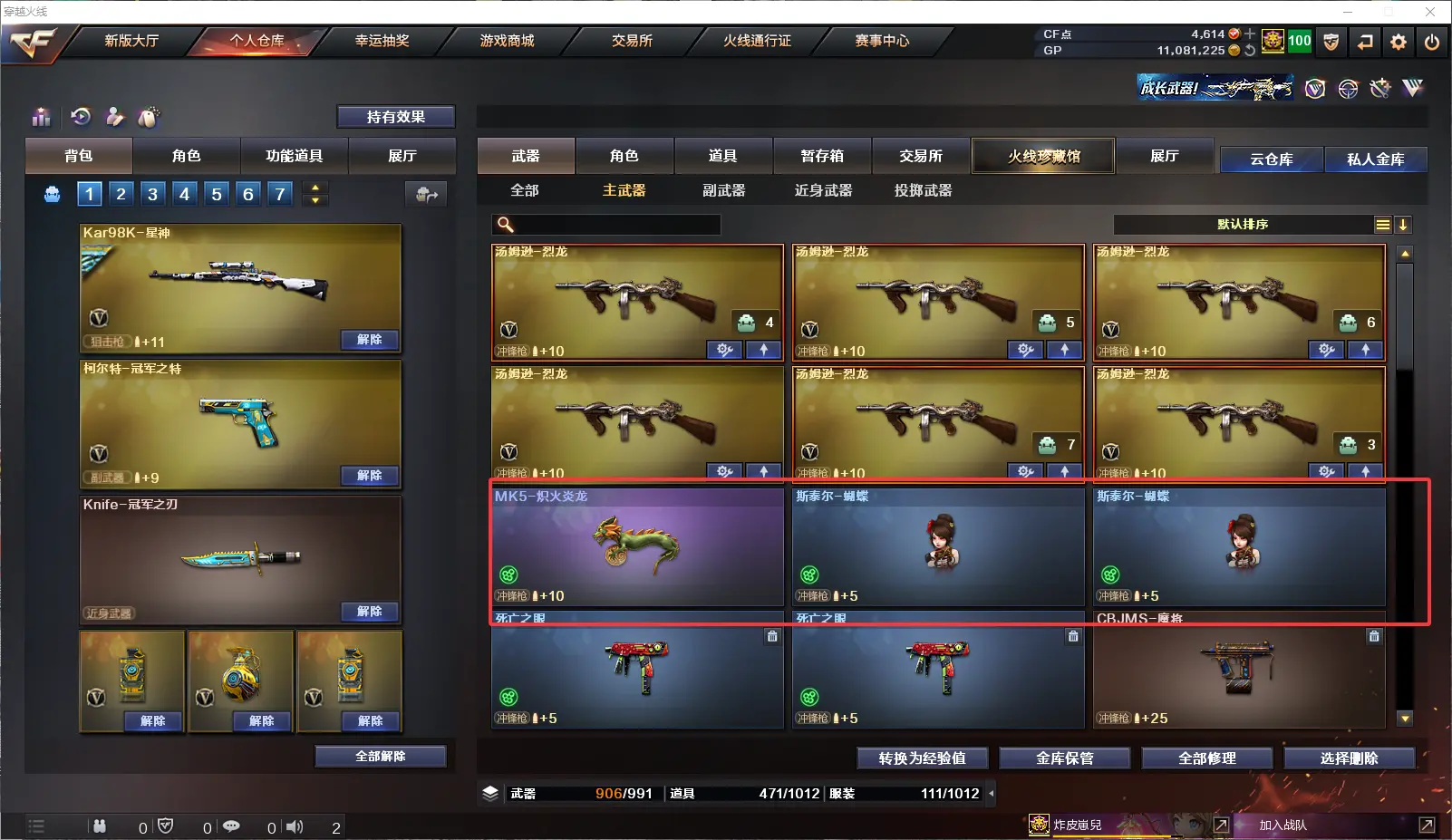This screenshot has height=840, width=1452.
Task: Click the 全部解除 button below equipped items
Action: [x=381, y=755]
